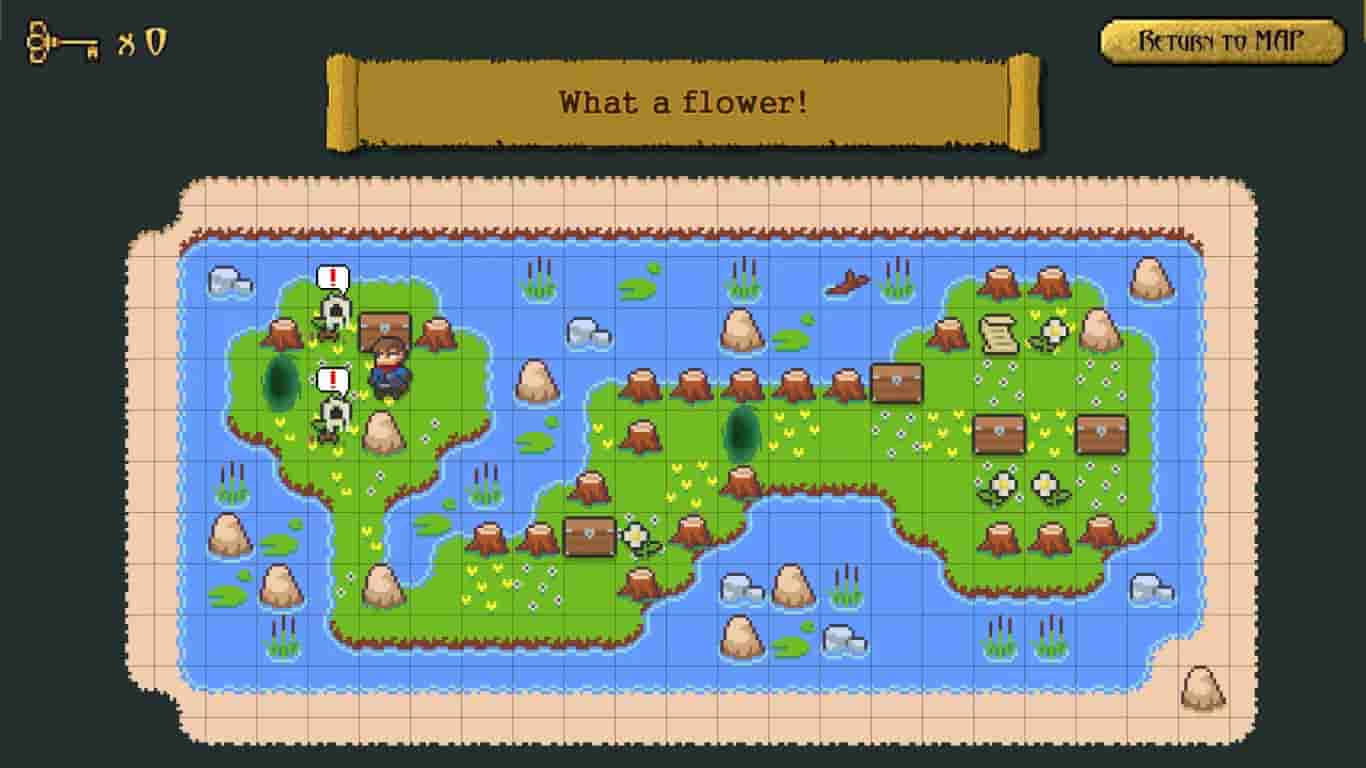Click the scroll item on the right island
Viewport: 1366px width, 768px height.
(x=1000, y=330)
